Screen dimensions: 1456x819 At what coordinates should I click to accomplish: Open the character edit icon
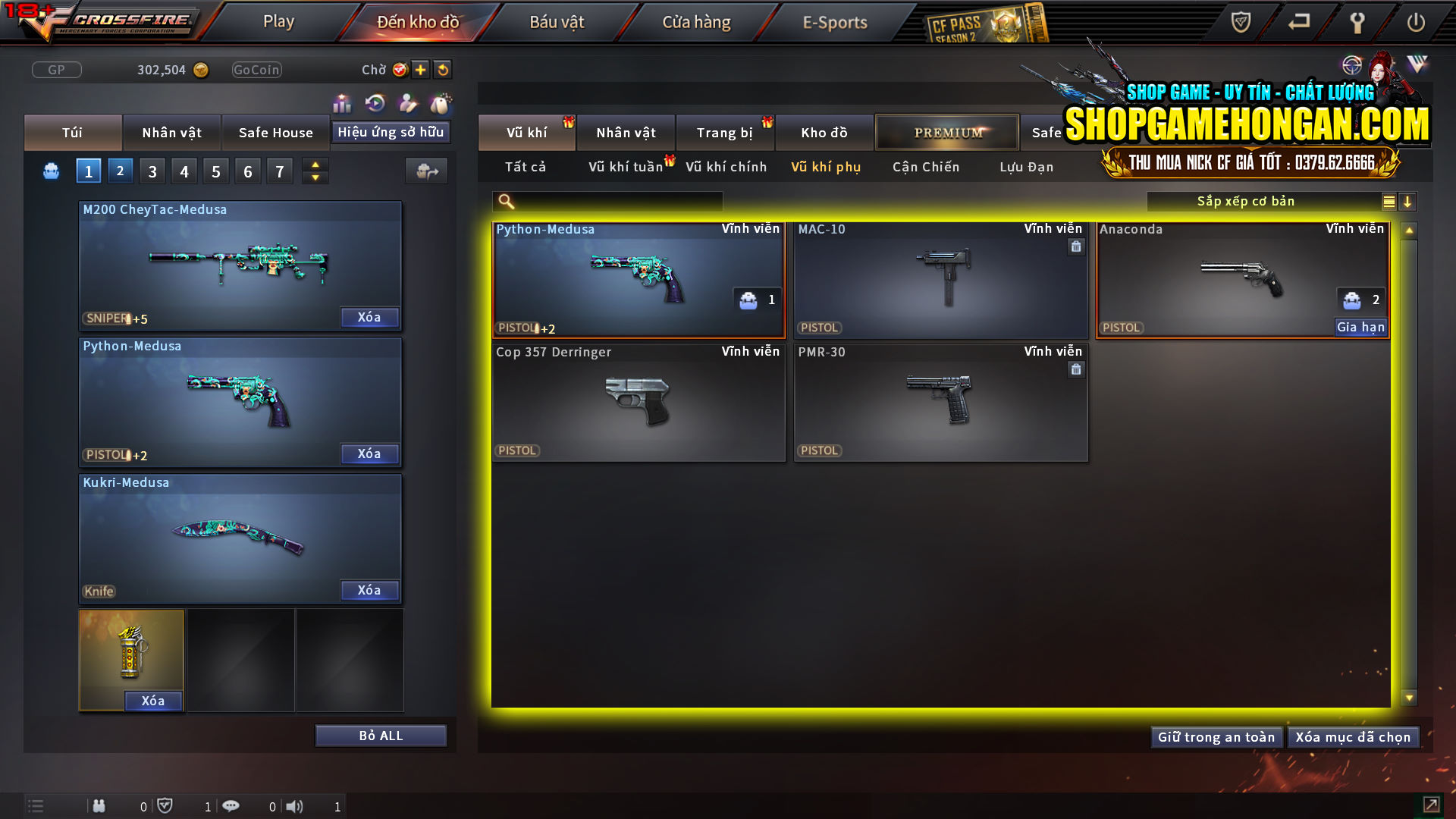coord(408,103)
